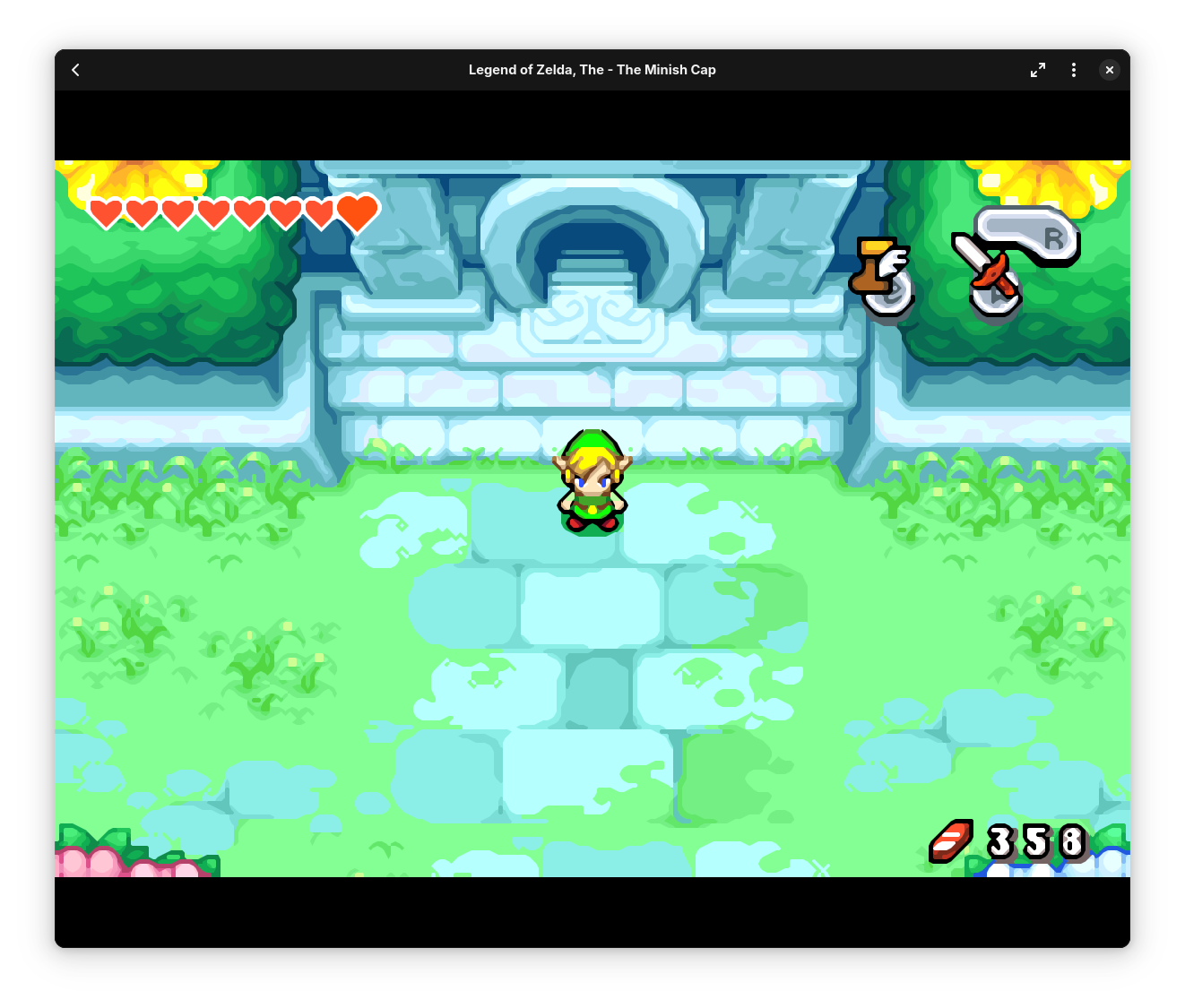1185x1008 pixels.
Task: Click the rupee icon near the counter
Action: (951, 841)
